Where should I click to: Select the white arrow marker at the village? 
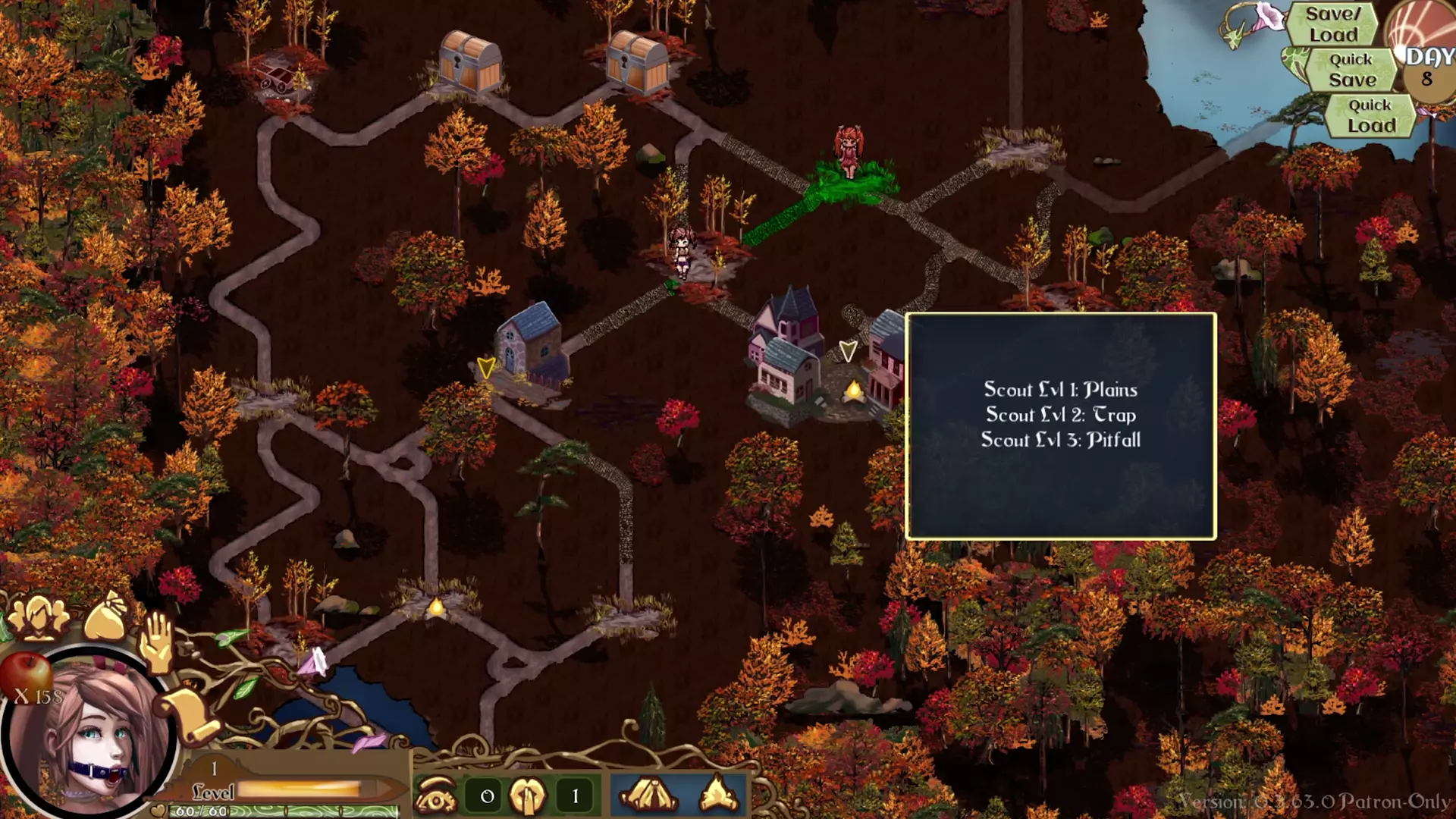[x=848, y=350]
